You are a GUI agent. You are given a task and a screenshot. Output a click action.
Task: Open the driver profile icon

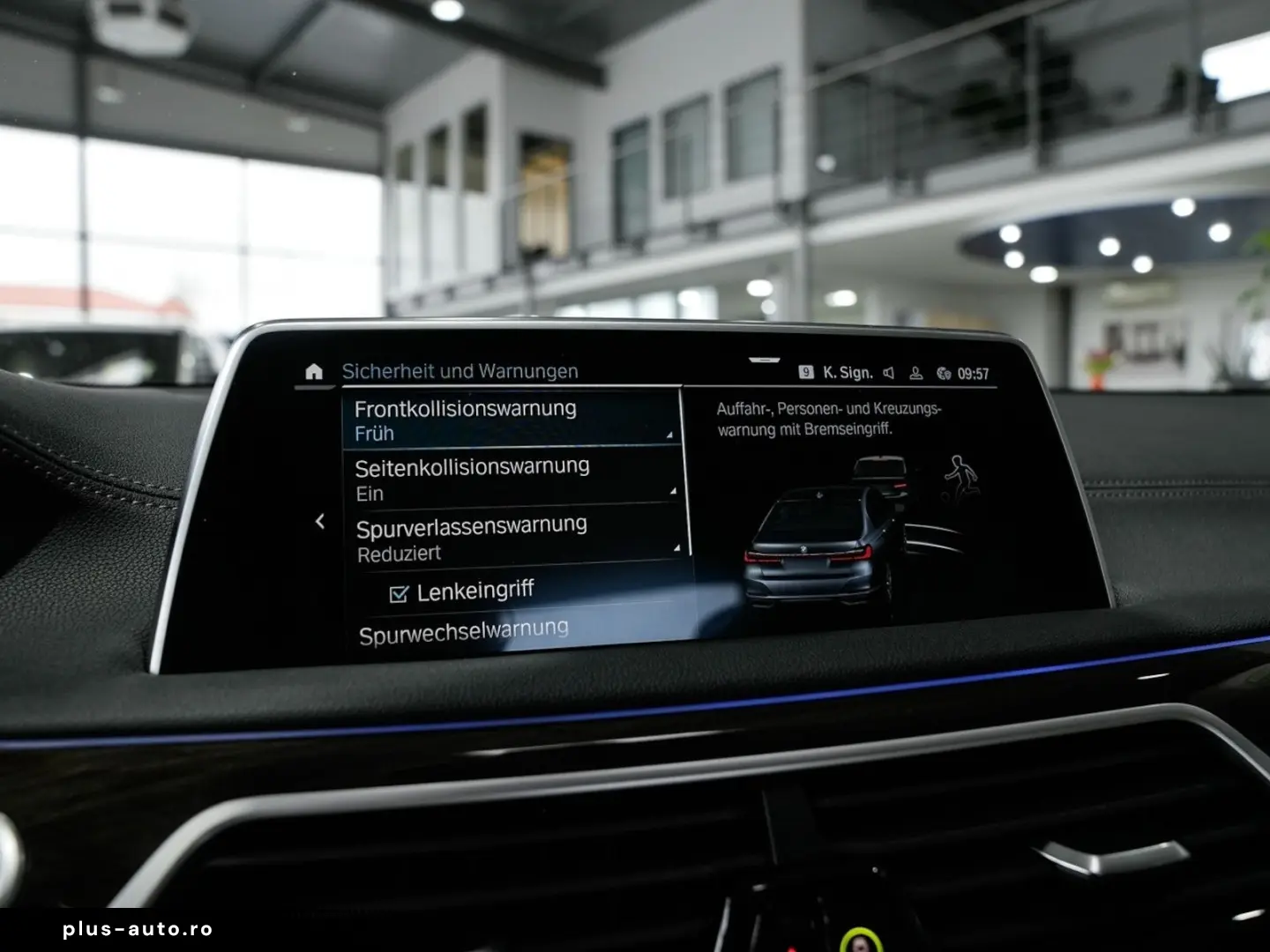coord(915,371)
